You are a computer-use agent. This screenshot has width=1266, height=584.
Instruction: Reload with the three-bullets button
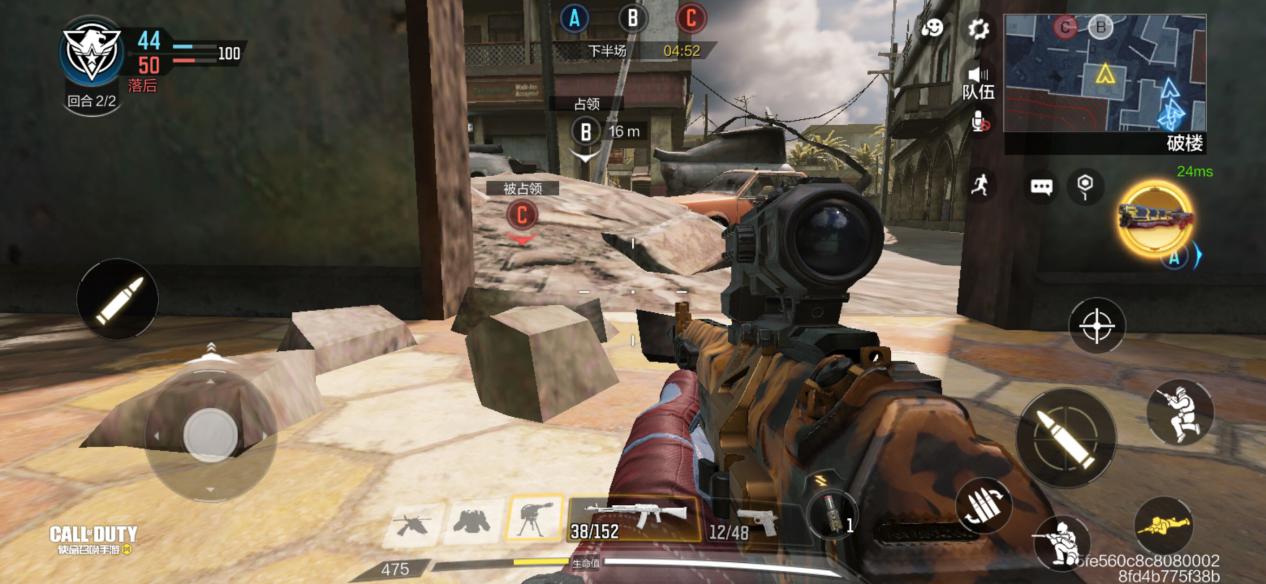pyautogui.click(x=984, y=505)
